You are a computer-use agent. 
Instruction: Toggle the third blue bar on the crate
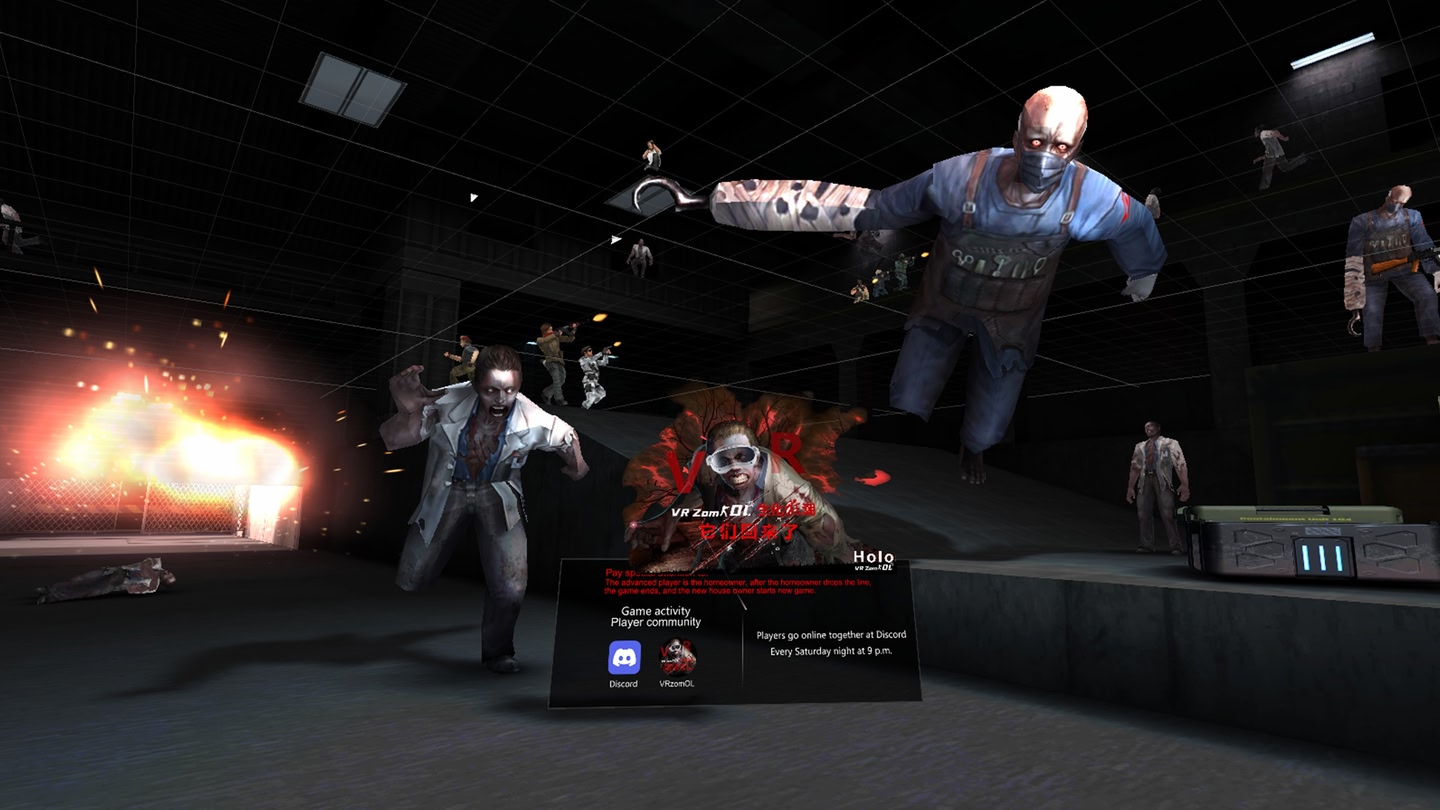tap(1339, 558)
